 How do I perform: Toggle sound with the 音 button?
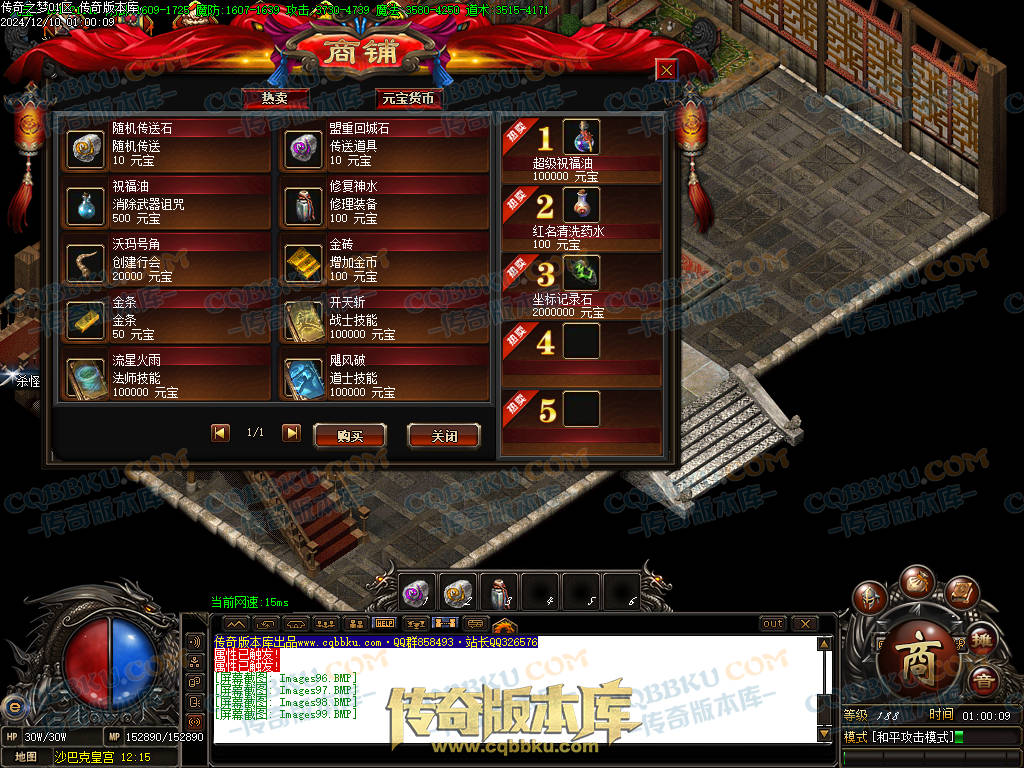[984, 680]
